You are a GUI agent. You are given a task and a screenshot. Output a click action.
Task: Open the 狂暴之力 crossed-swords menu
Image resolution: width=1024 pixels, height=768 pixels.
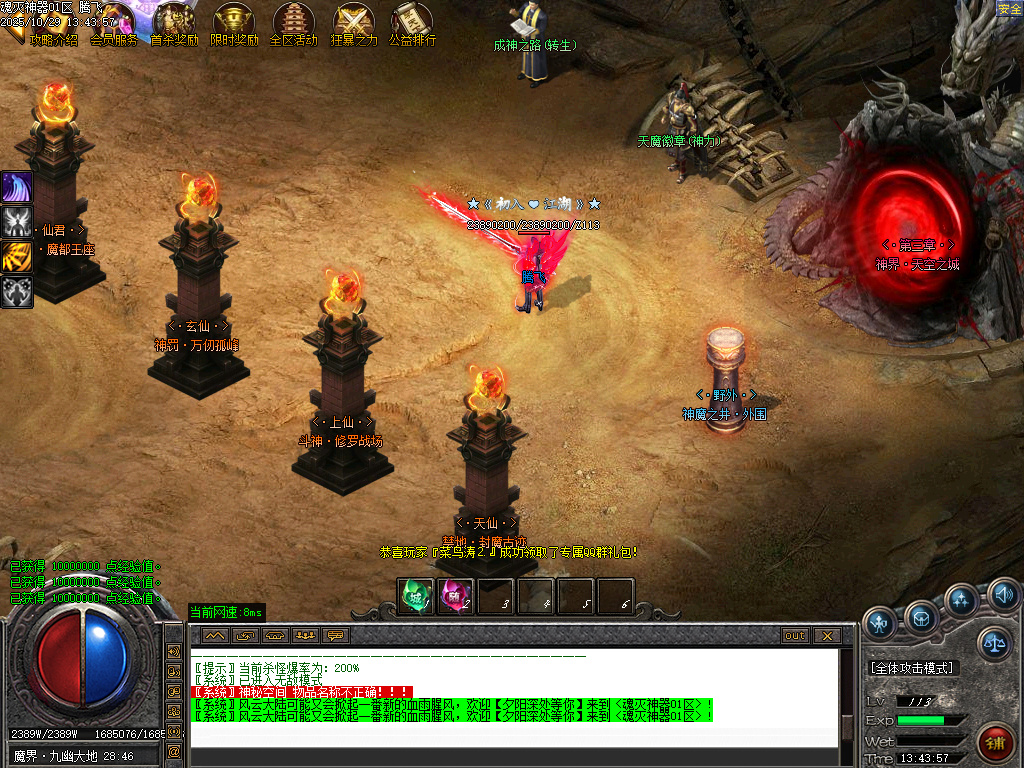pos(354,24)
